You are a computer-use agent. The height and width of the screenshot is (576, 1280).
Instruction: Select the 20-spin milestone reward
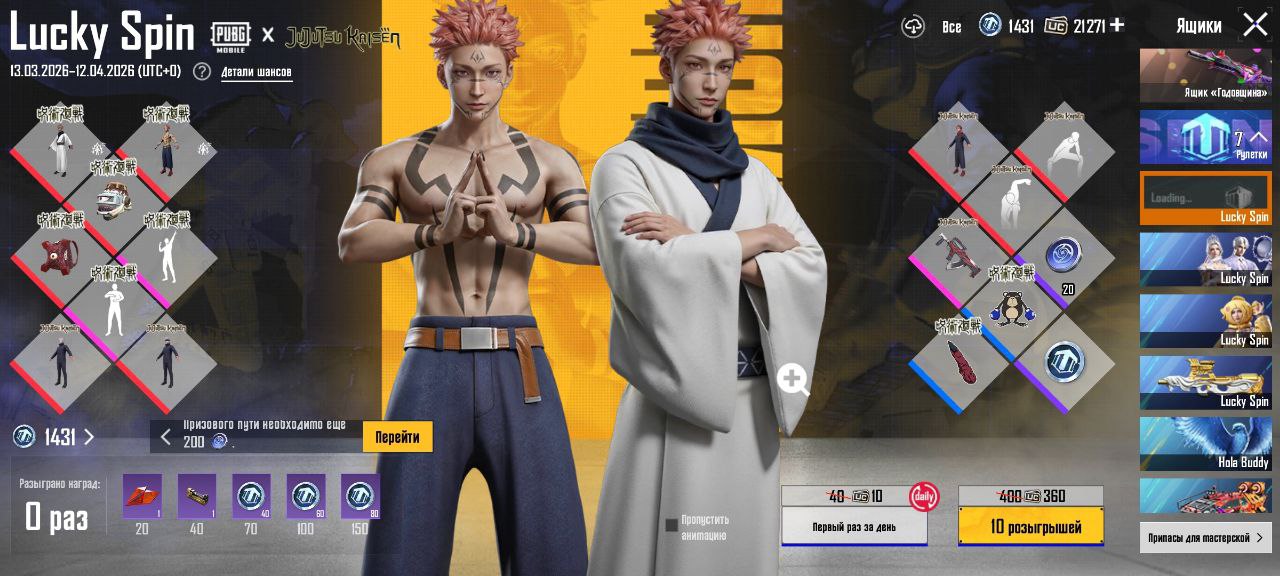click(142, 497)
